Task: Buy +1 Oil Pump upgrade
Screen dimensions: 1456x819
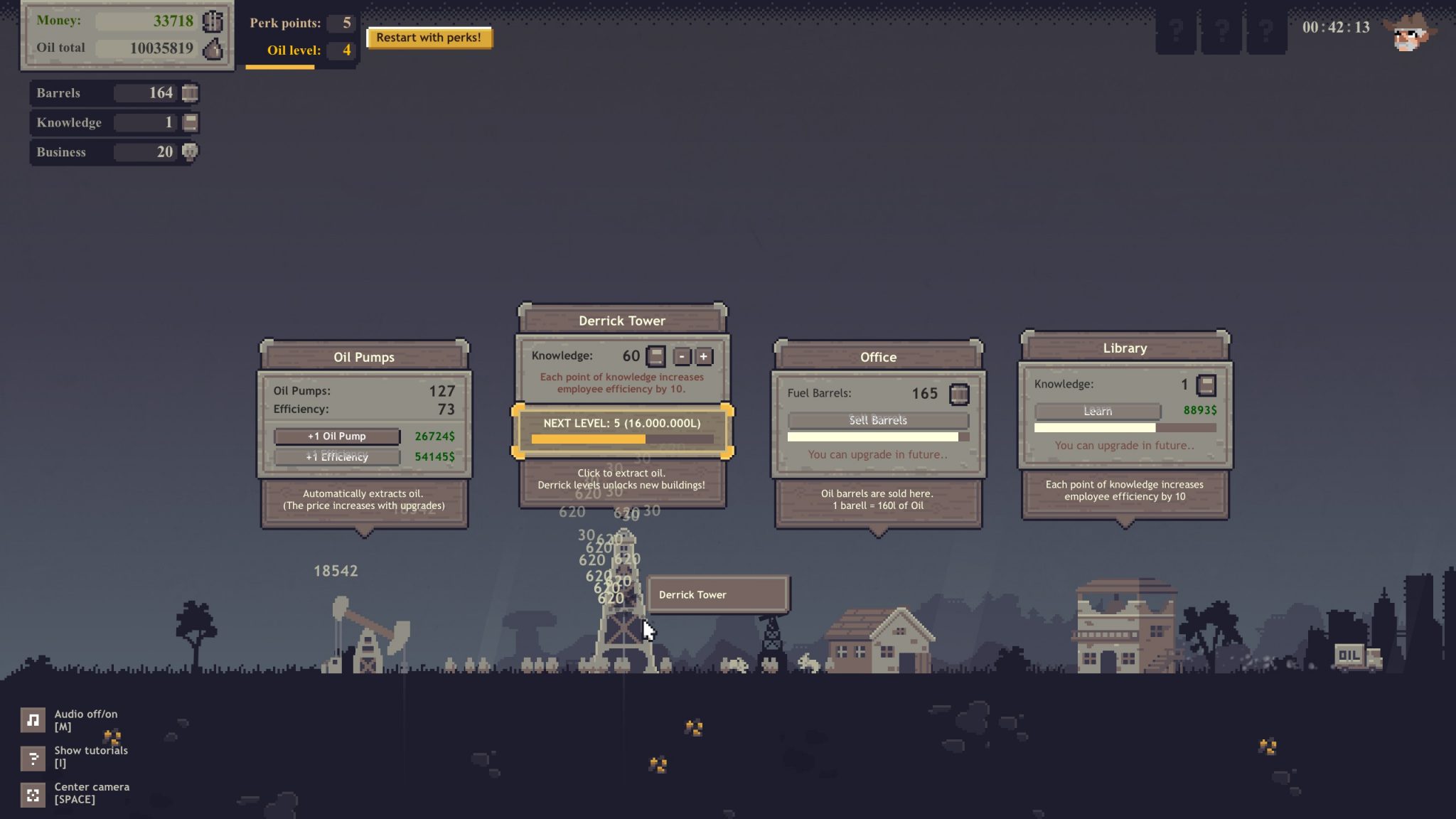Action: [x=337, y=436]
